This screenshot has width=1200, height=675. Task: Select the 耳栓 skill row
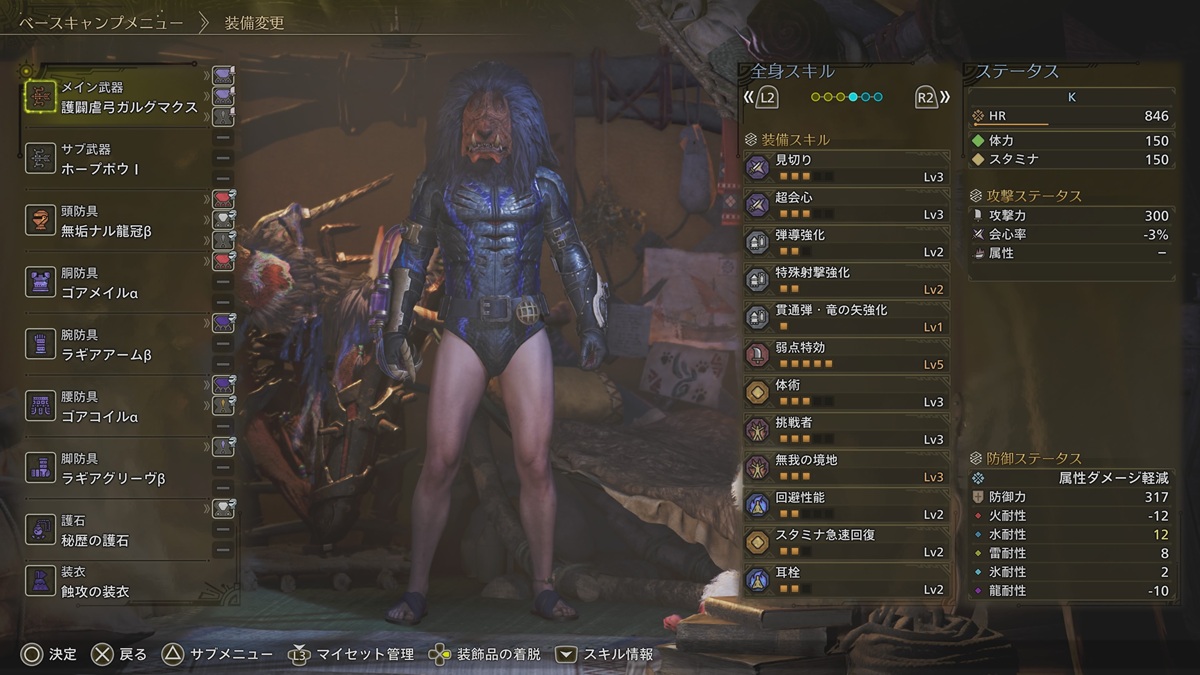[x=846, y=579]
